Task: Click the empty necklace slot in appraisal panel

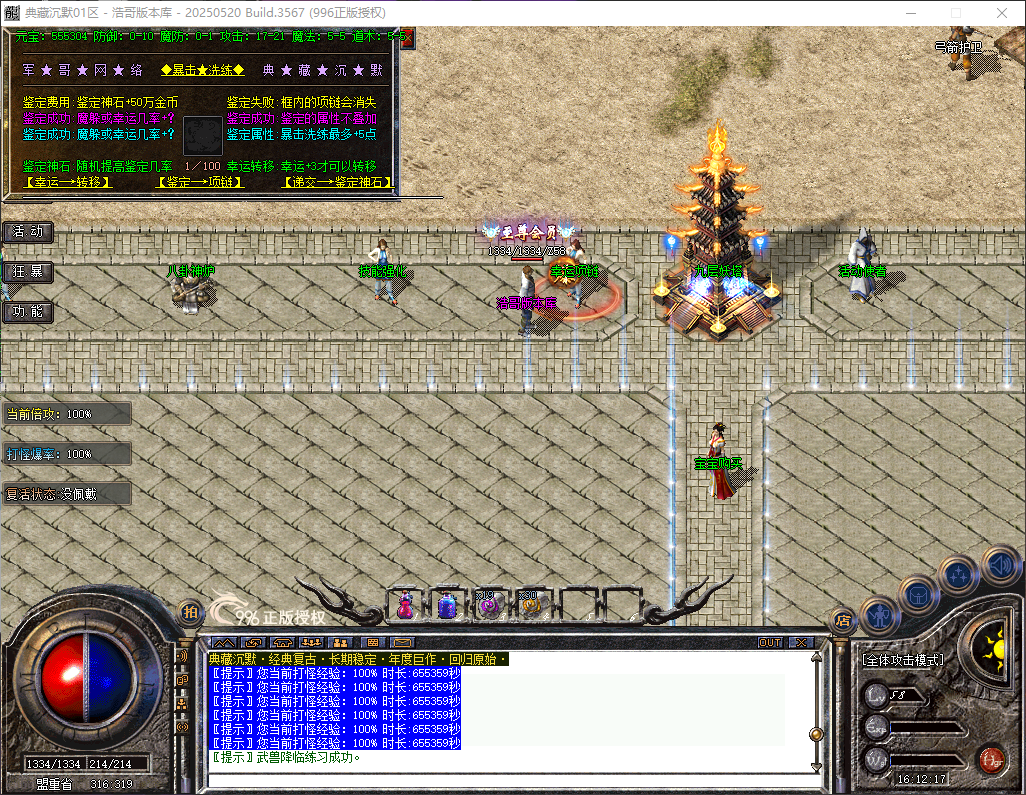Action: [x=203, y=134]
